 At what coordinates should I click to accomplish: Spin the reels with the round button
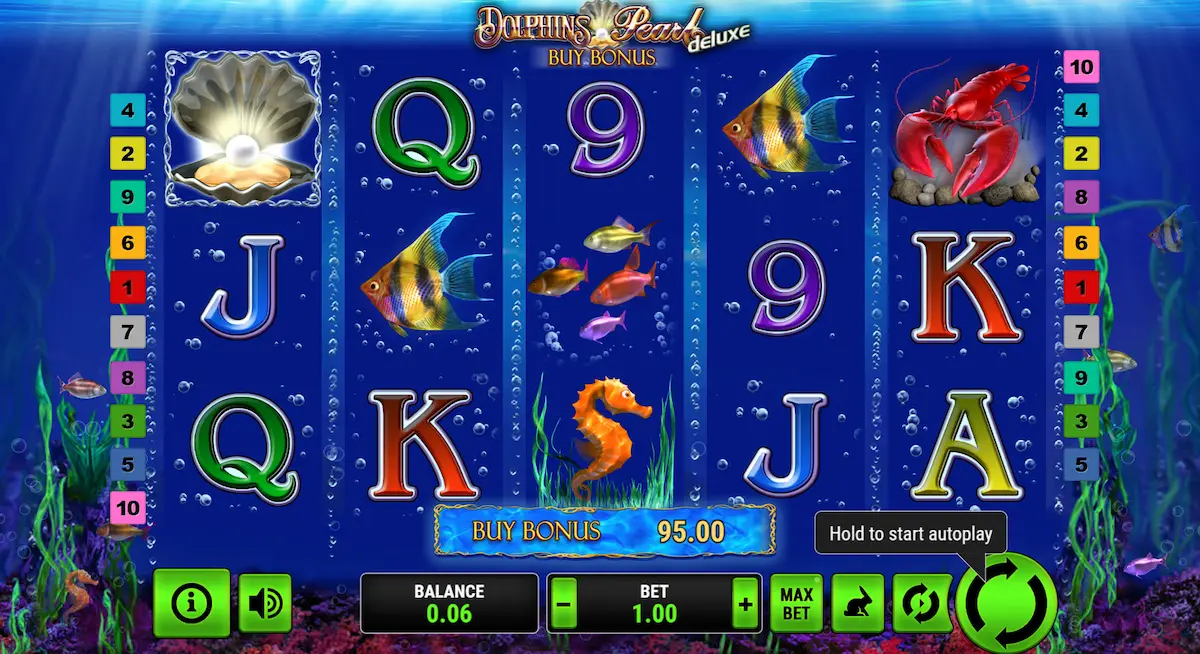1005,603
